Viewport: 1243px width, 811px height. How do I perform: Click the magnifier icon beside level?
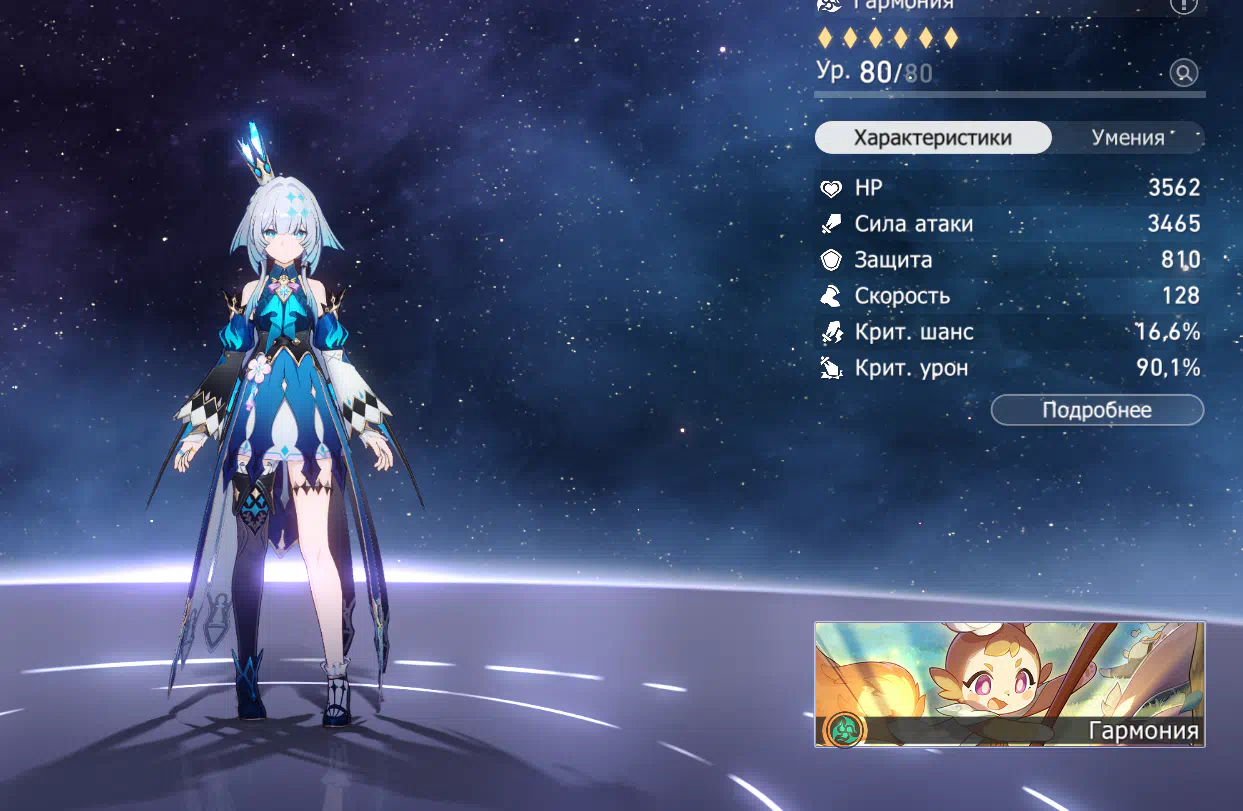click(1183, 73)
